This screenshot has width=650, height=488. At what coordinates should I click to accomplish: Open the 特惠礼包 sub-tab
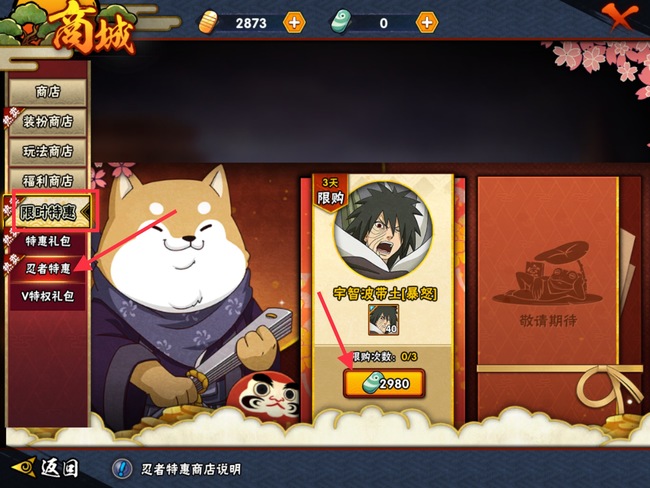pos(47,242)
